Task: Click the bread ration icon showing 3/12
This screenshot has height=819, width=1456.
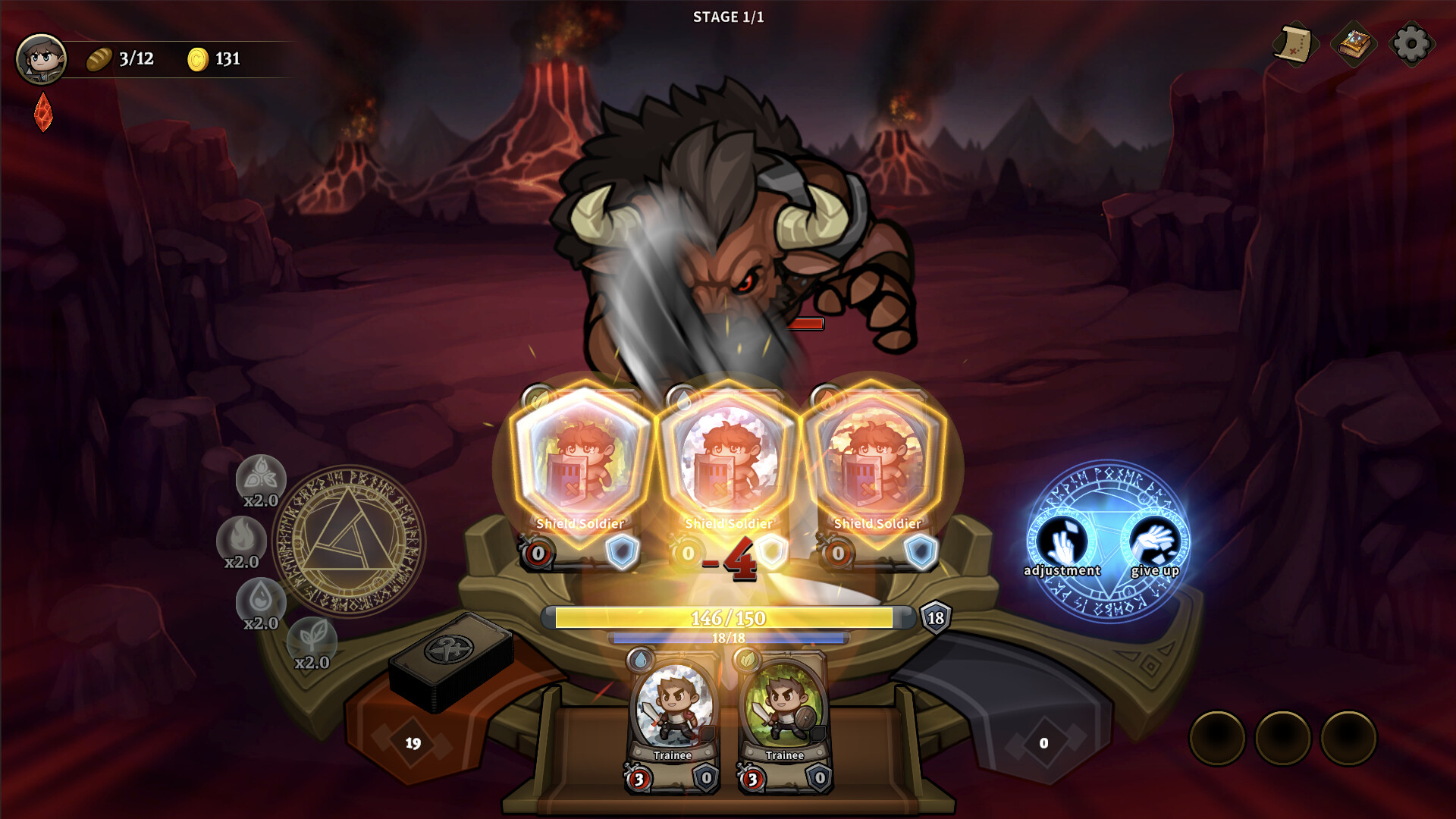Action: [x=99, y=58]
